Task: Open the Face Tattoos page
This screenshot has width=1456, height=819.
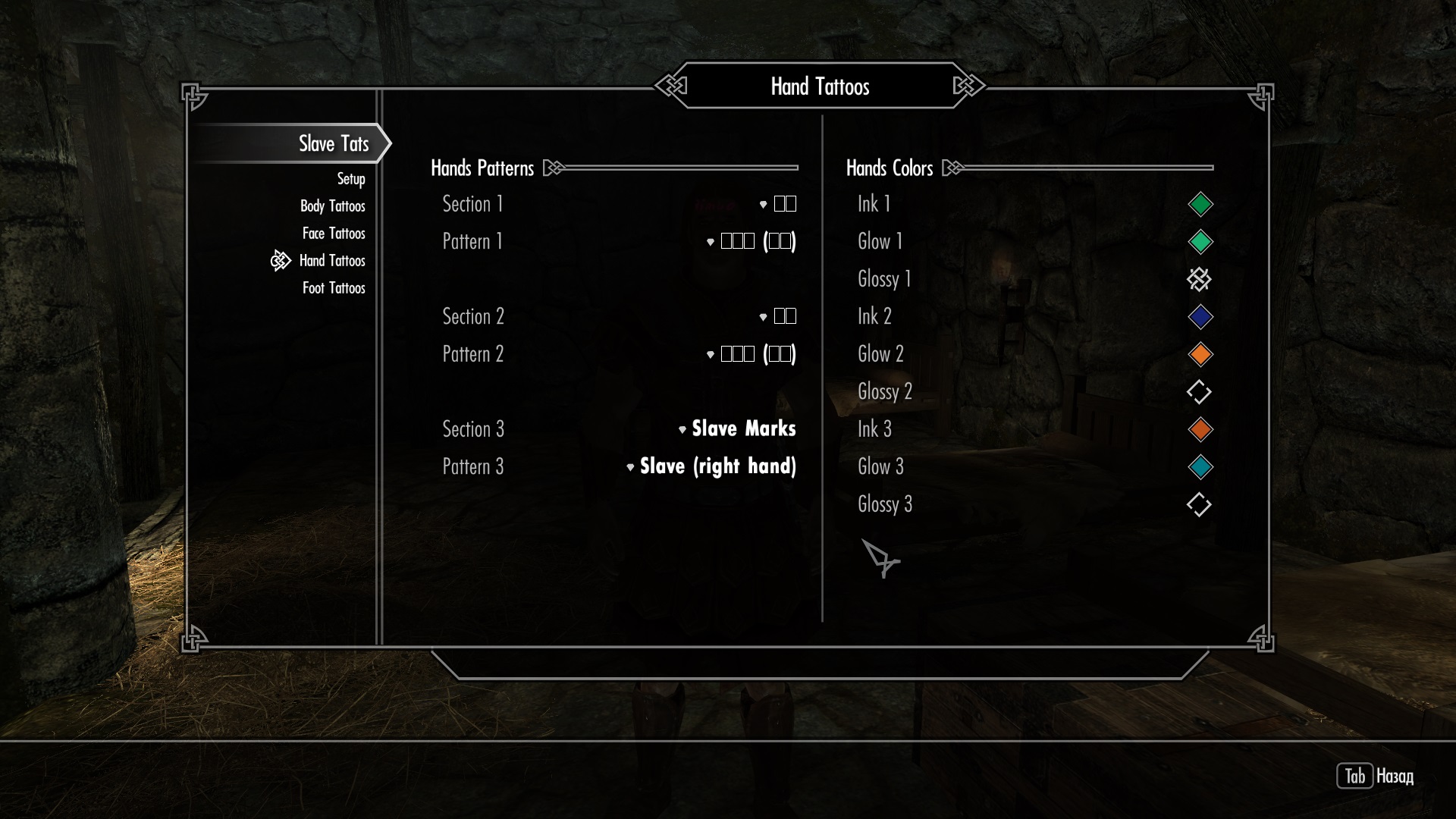Action: (x=334, y=234)
